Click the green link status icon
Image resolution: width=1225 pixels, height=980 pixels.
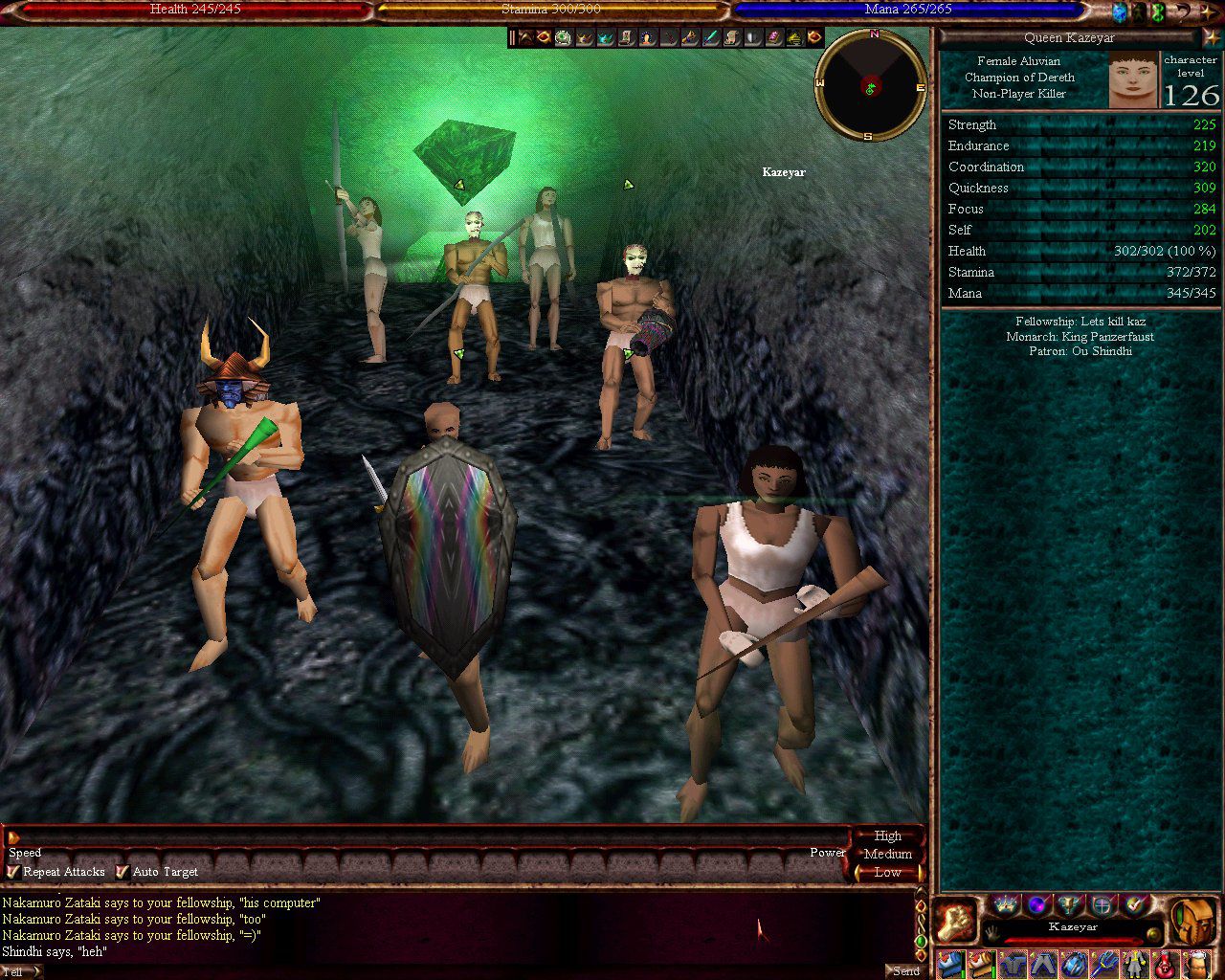tap(1159, 11)
